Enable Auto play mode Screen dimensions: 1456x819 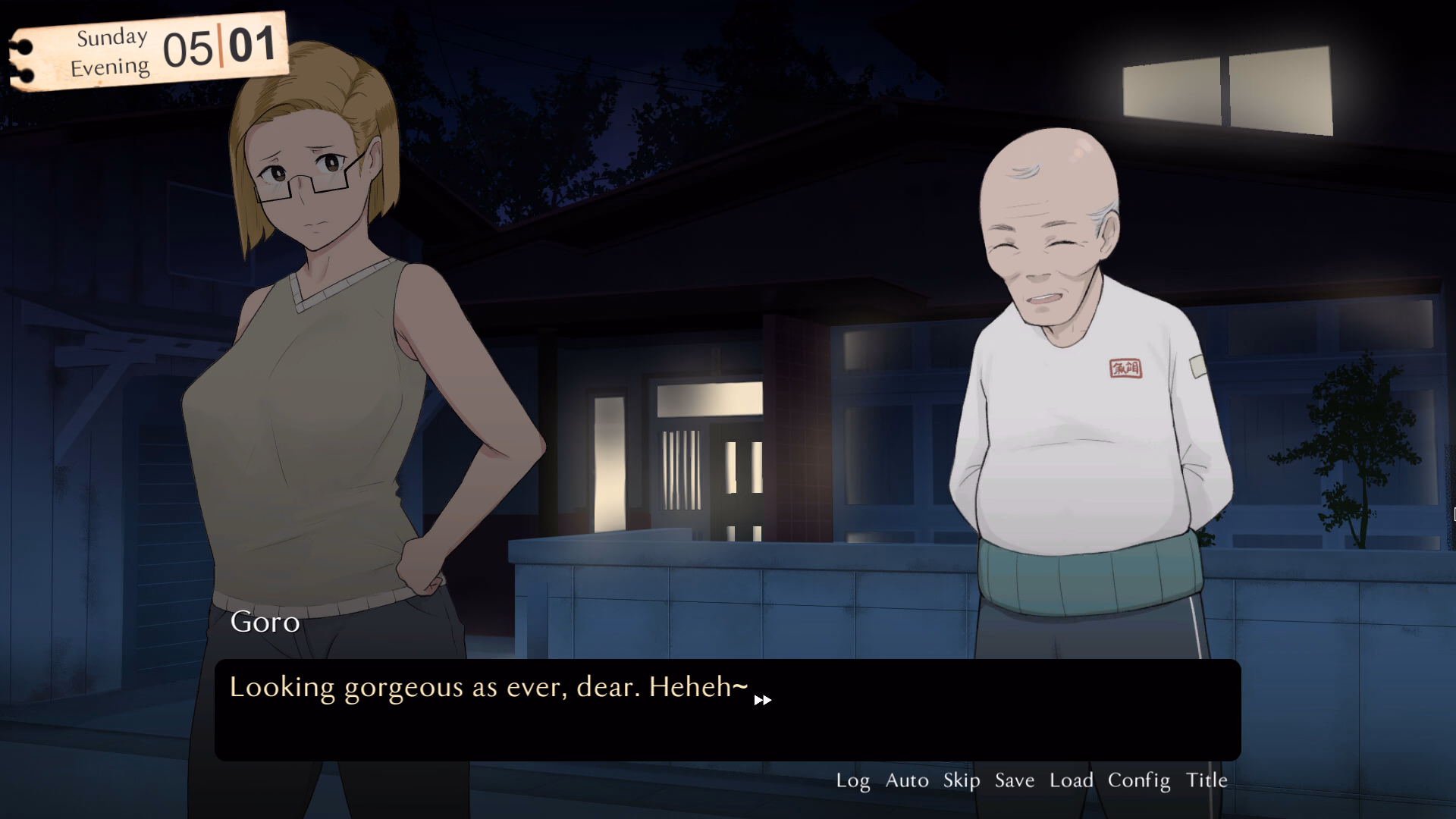click(x=906, y=780)
